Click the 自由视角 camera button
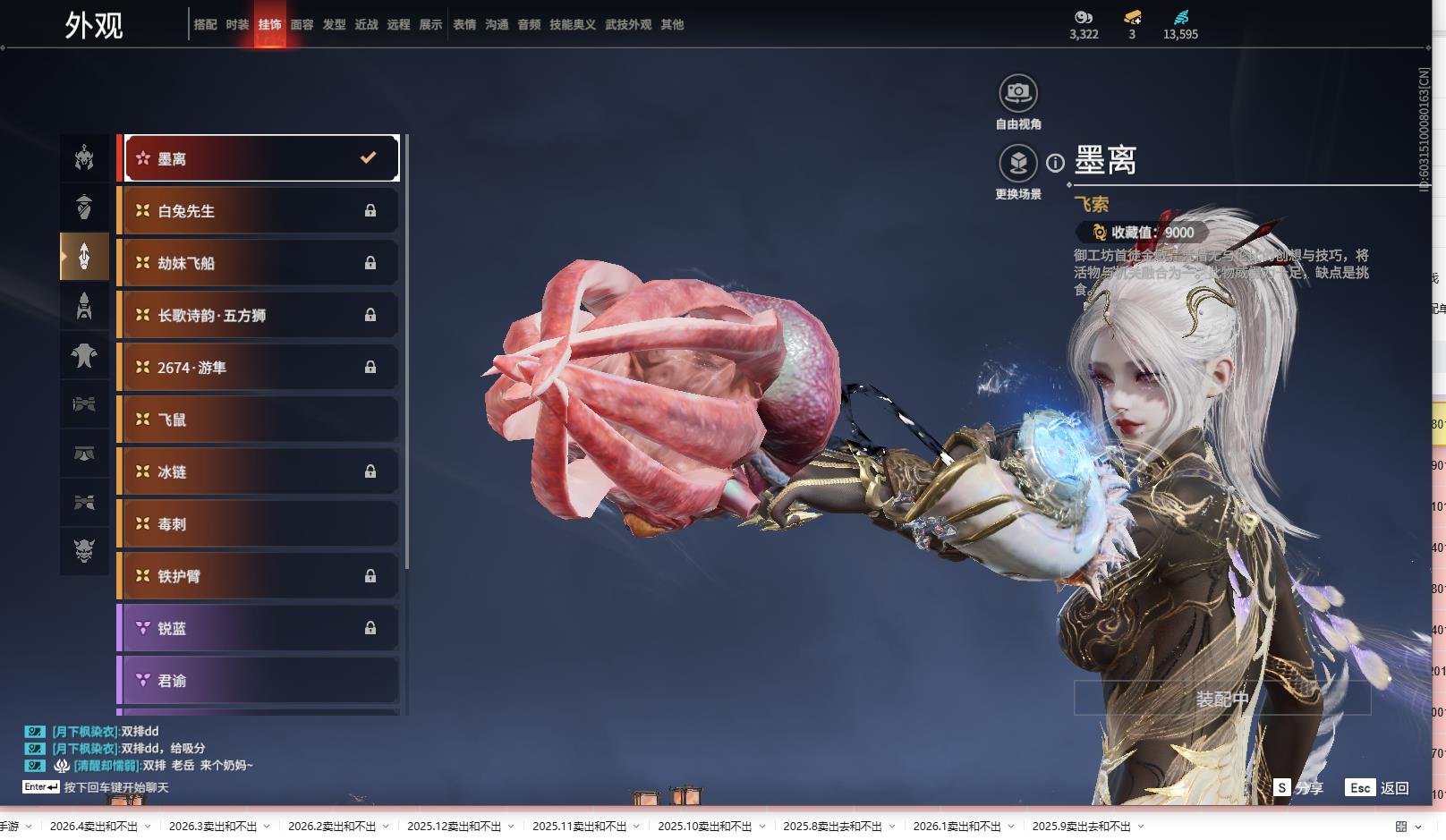Viewport: 1446px width, 840px height. pyautogui.click(x=1017, y=93)
